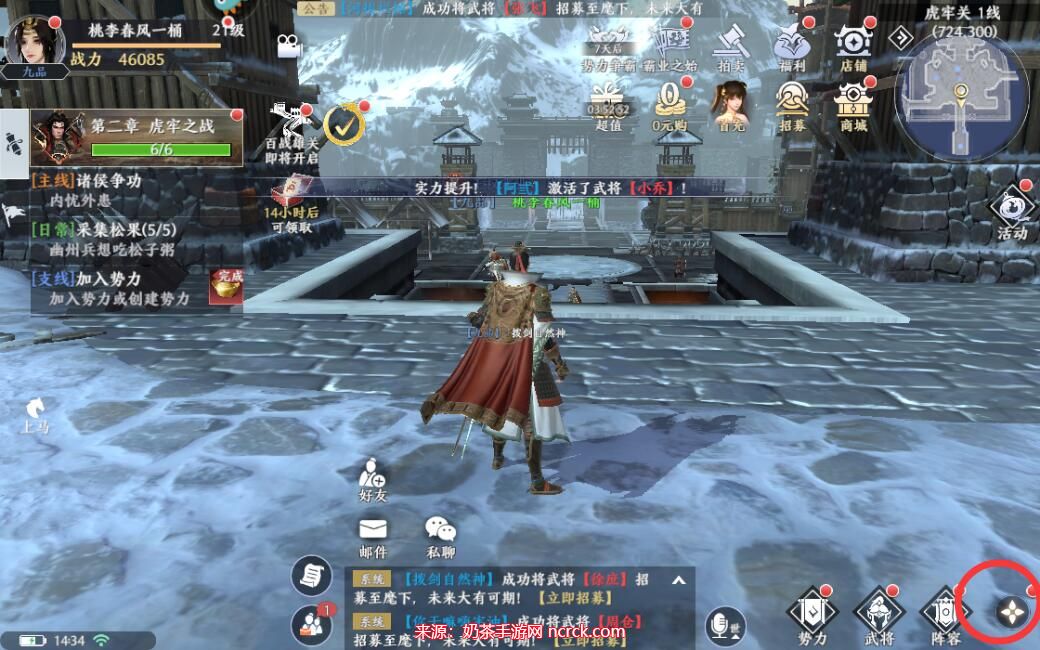The width and height of the screenshot is (1040, 650).
Task: Open the 超值 gift box offer
Action: (608, 104)
